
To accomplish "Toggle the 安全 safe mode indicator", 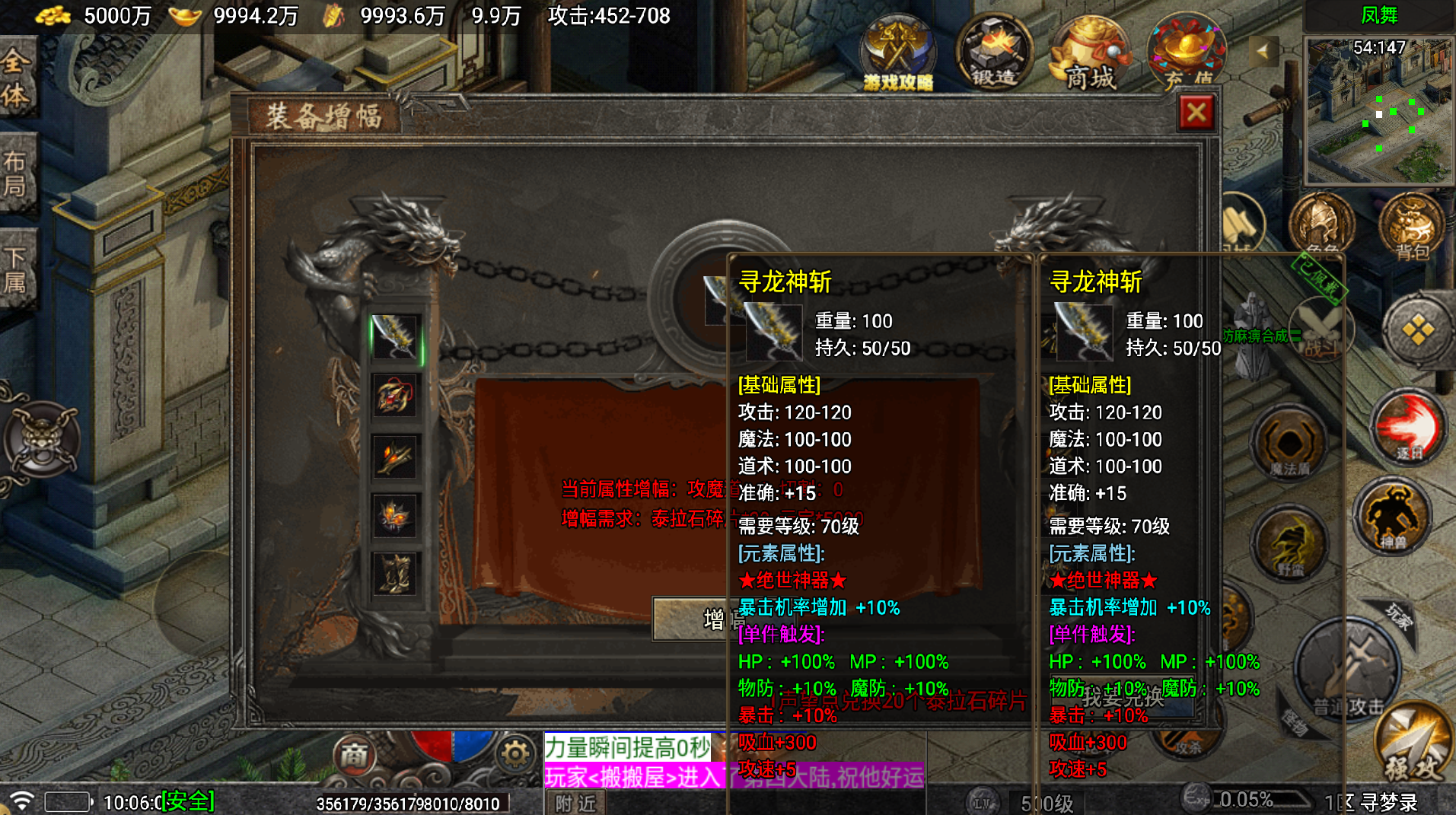I will [x=186, y=801].
